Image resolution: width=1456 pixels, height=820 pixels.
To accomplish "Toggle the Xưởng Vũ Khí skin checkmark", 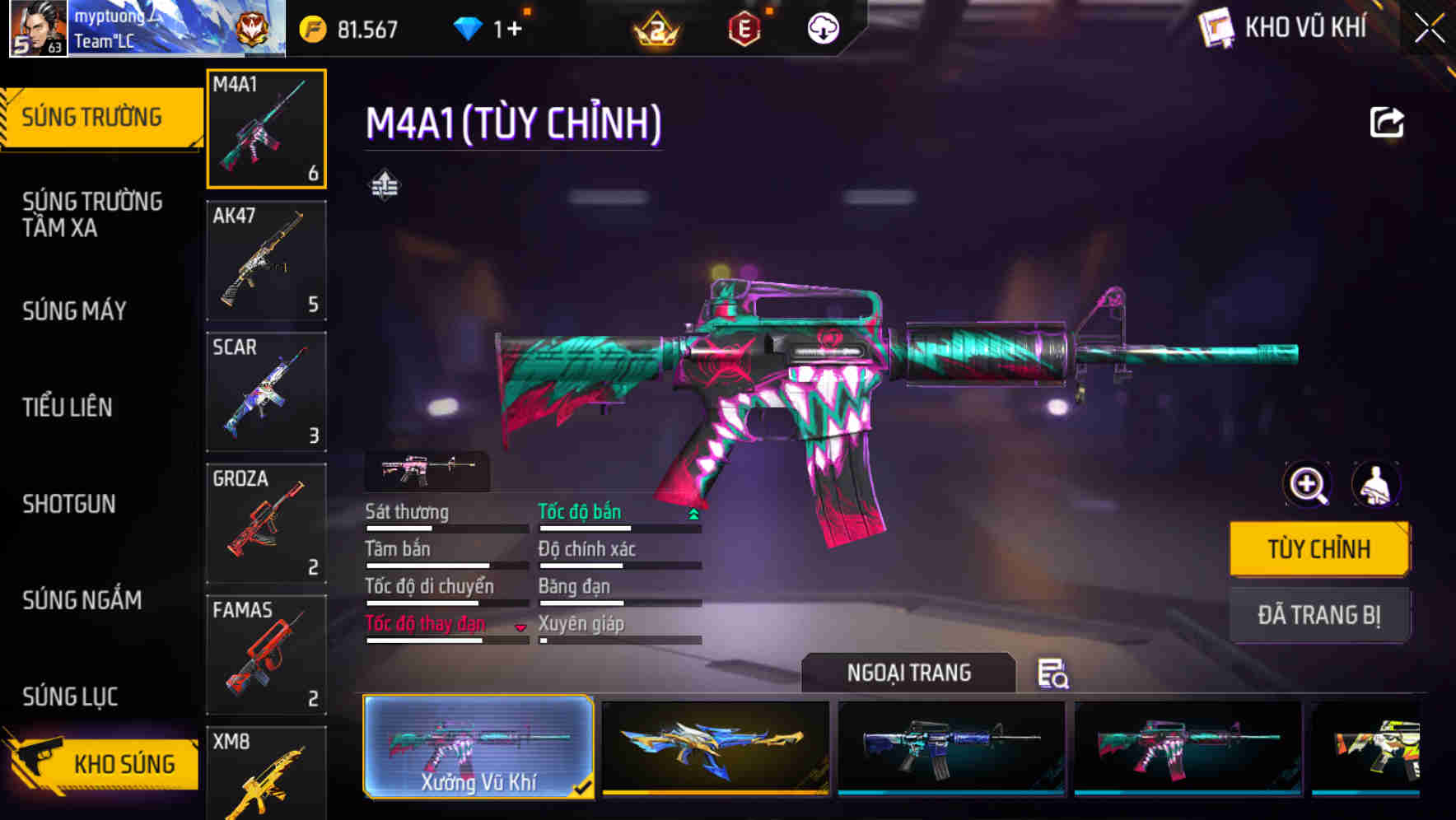I will (x=584, y=786).
